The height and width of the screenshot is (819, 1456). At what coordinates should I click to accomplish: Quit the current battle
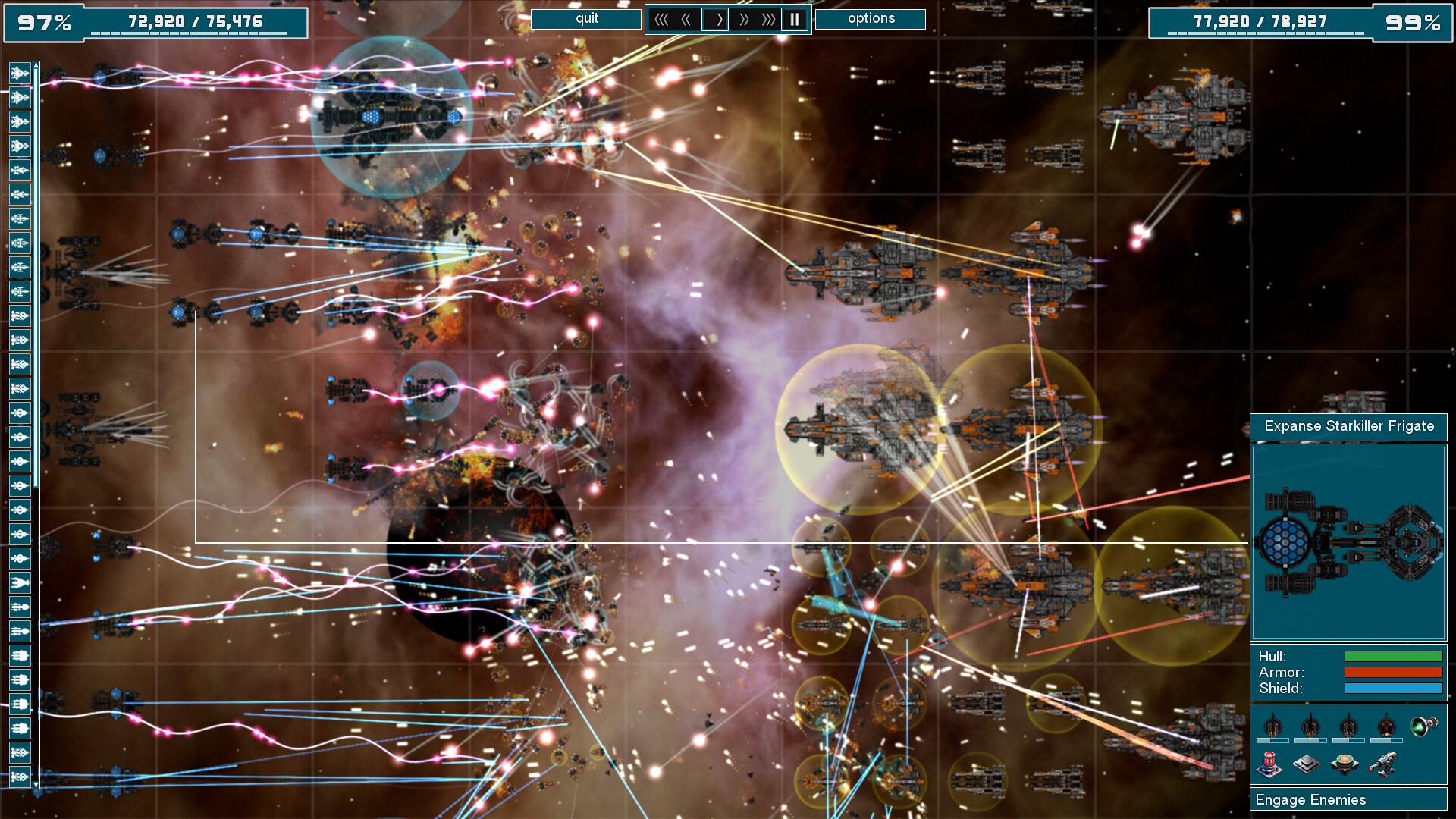tap(585, 18)
